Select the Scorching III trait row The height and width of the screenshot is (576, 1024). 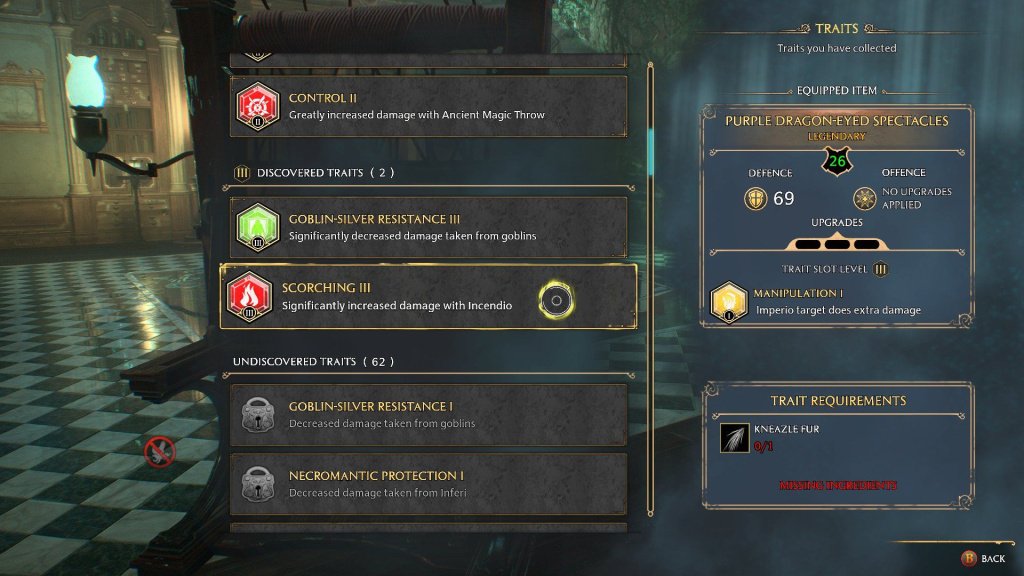tap(428, 297)
